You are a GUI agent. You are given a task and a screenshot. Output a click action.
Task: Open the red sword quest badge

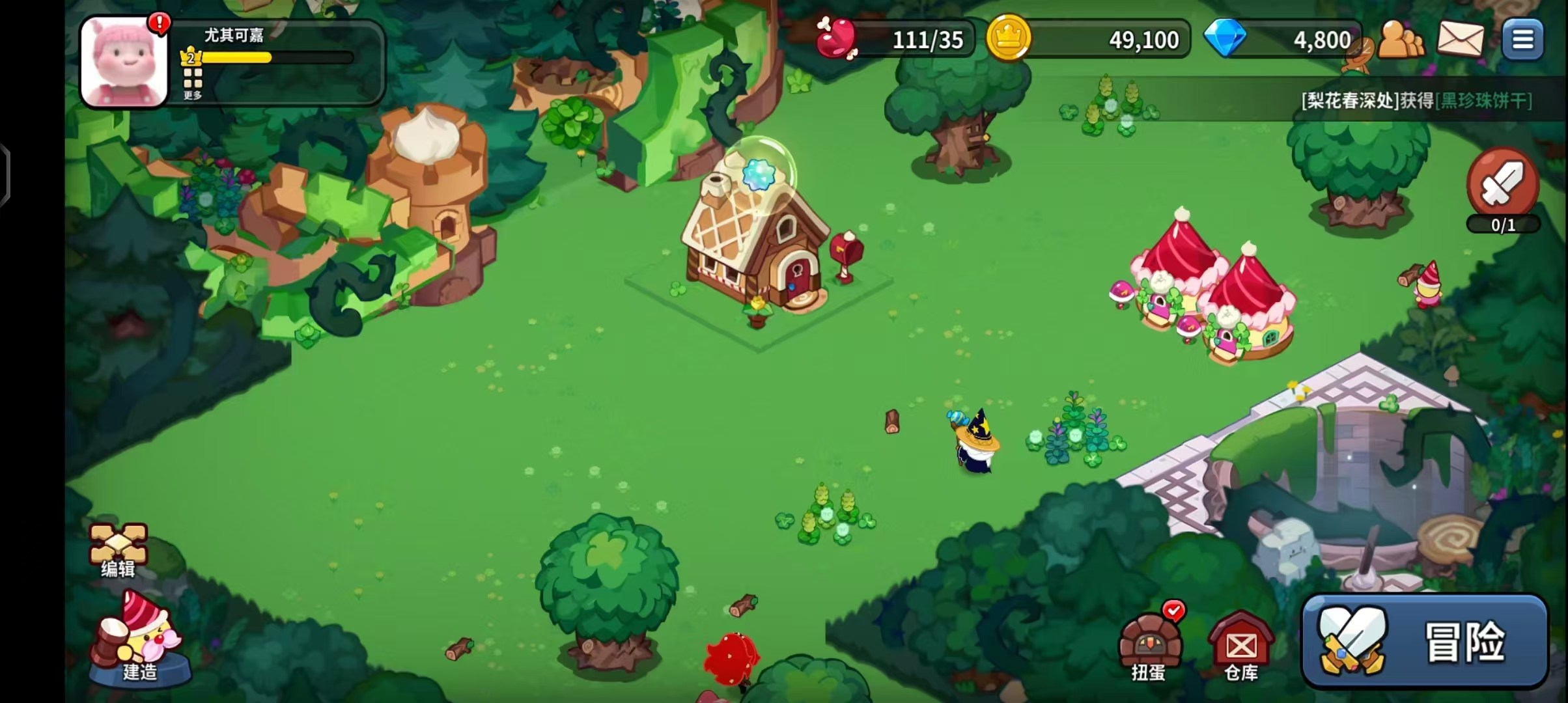pyautogui.click(x=1503, y=186)
